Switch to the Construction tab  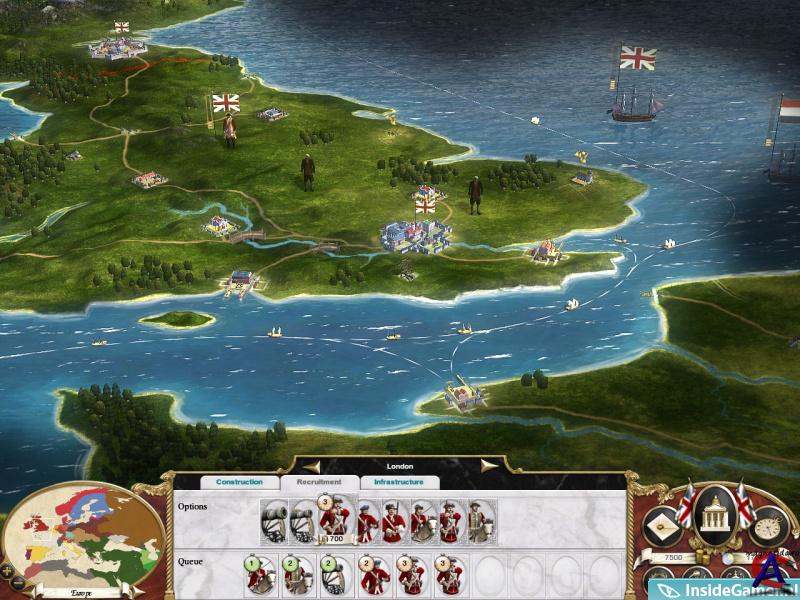tap(239, 482)
